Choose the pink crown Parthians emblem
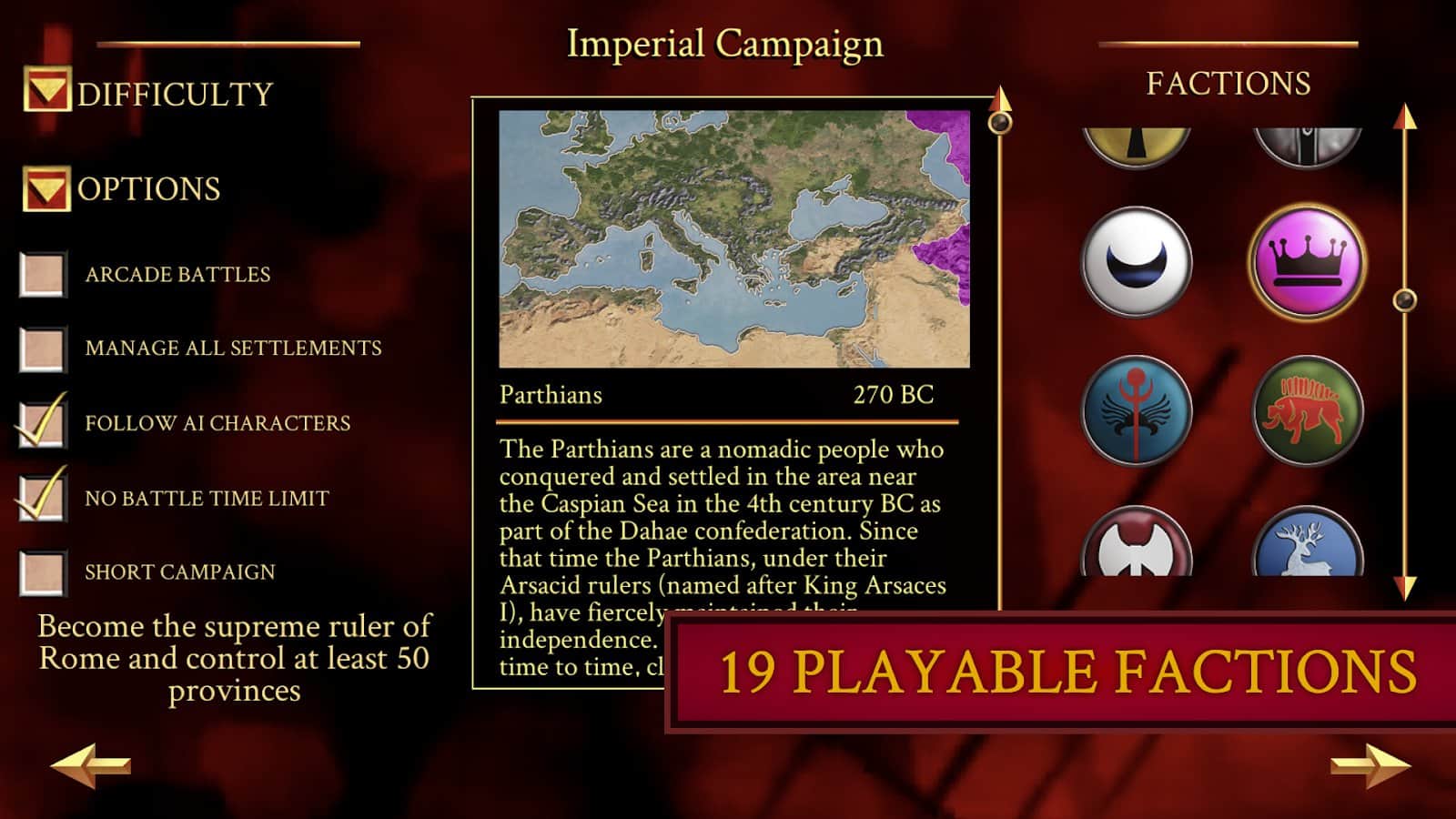This screenshot has width=1456, height=819. (x=1307, y=262)
